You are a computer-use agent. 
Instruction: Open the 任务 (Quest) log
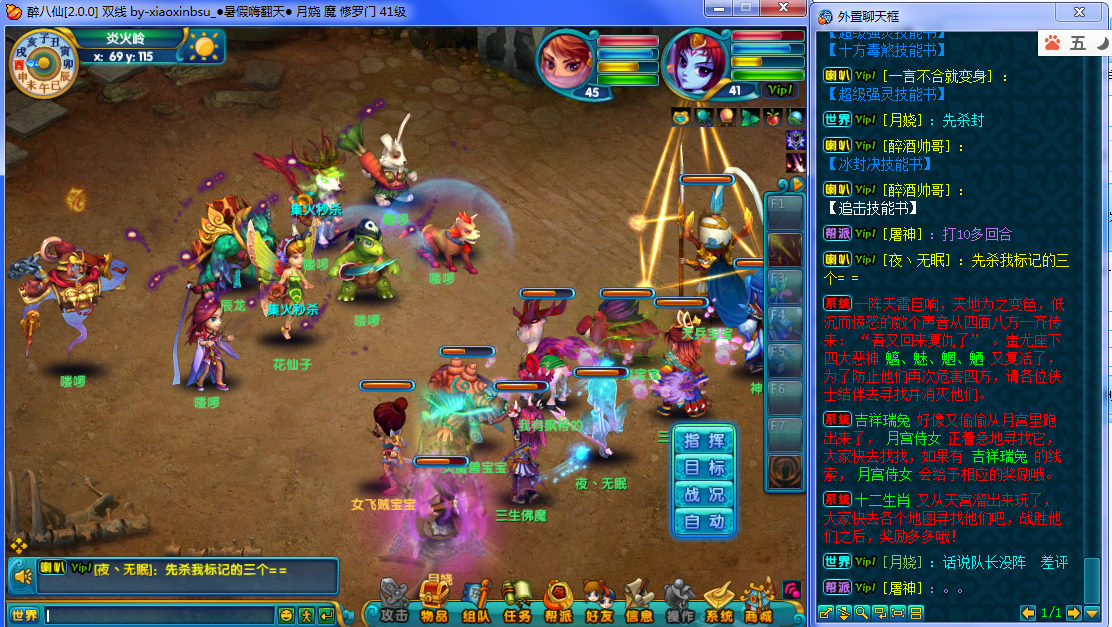click(x=517, y=602)
